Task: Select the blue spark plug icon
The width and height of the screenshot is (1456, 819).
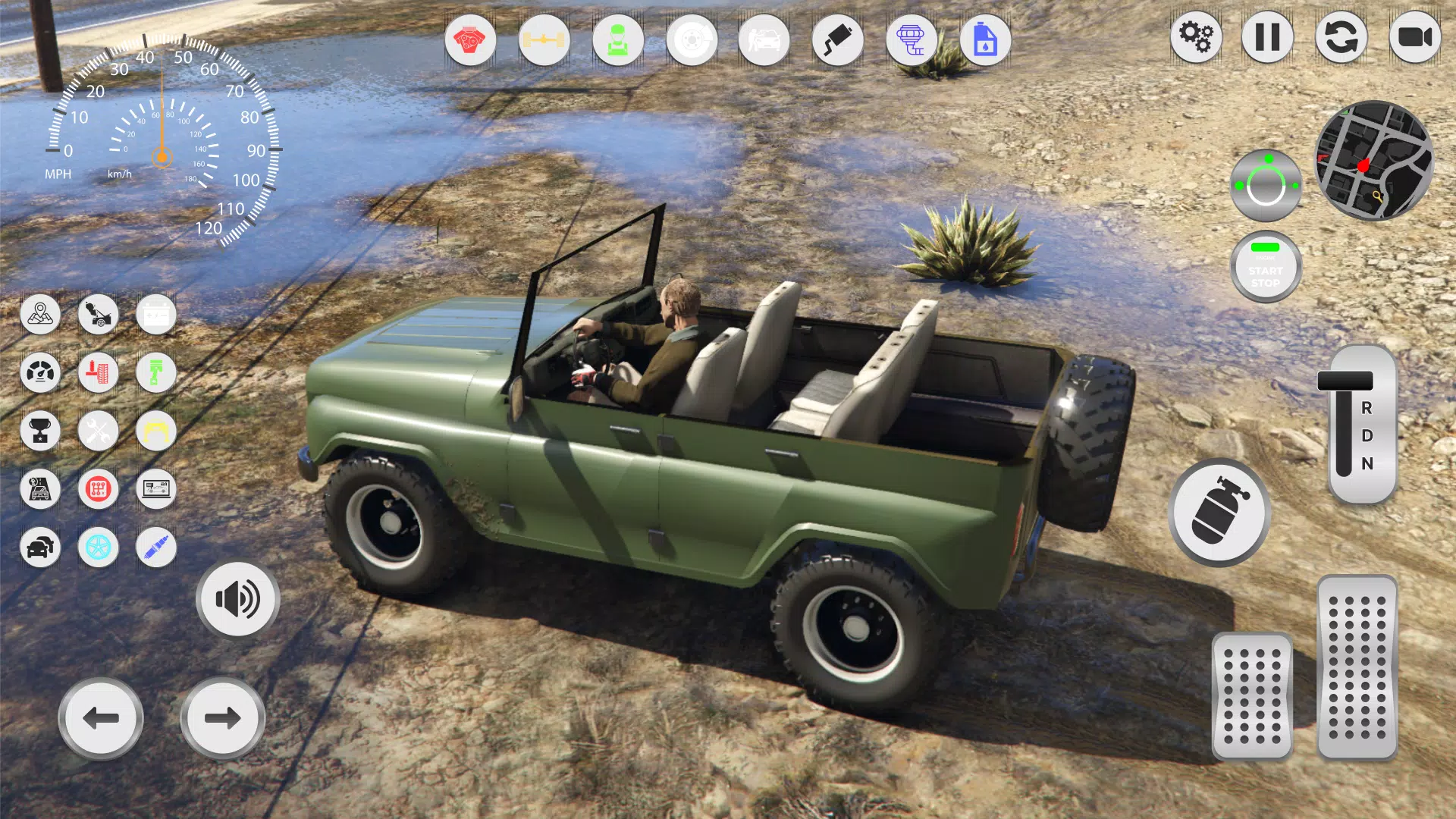Action: pyautogui.click(x=156, y=548)
